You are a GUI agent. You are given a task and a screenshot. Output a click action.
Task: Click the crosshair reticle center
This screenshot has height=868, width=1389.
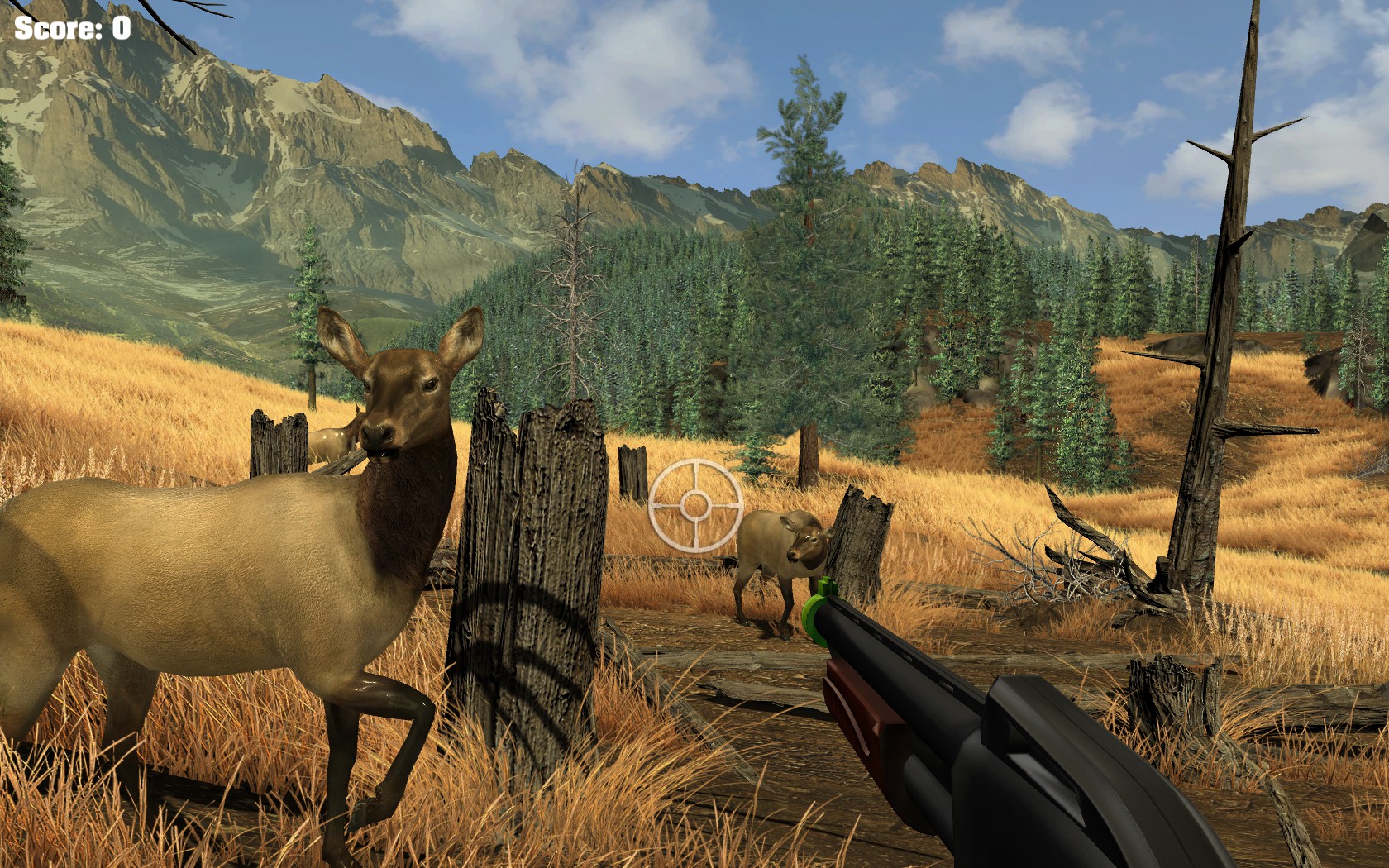[694, 504]
